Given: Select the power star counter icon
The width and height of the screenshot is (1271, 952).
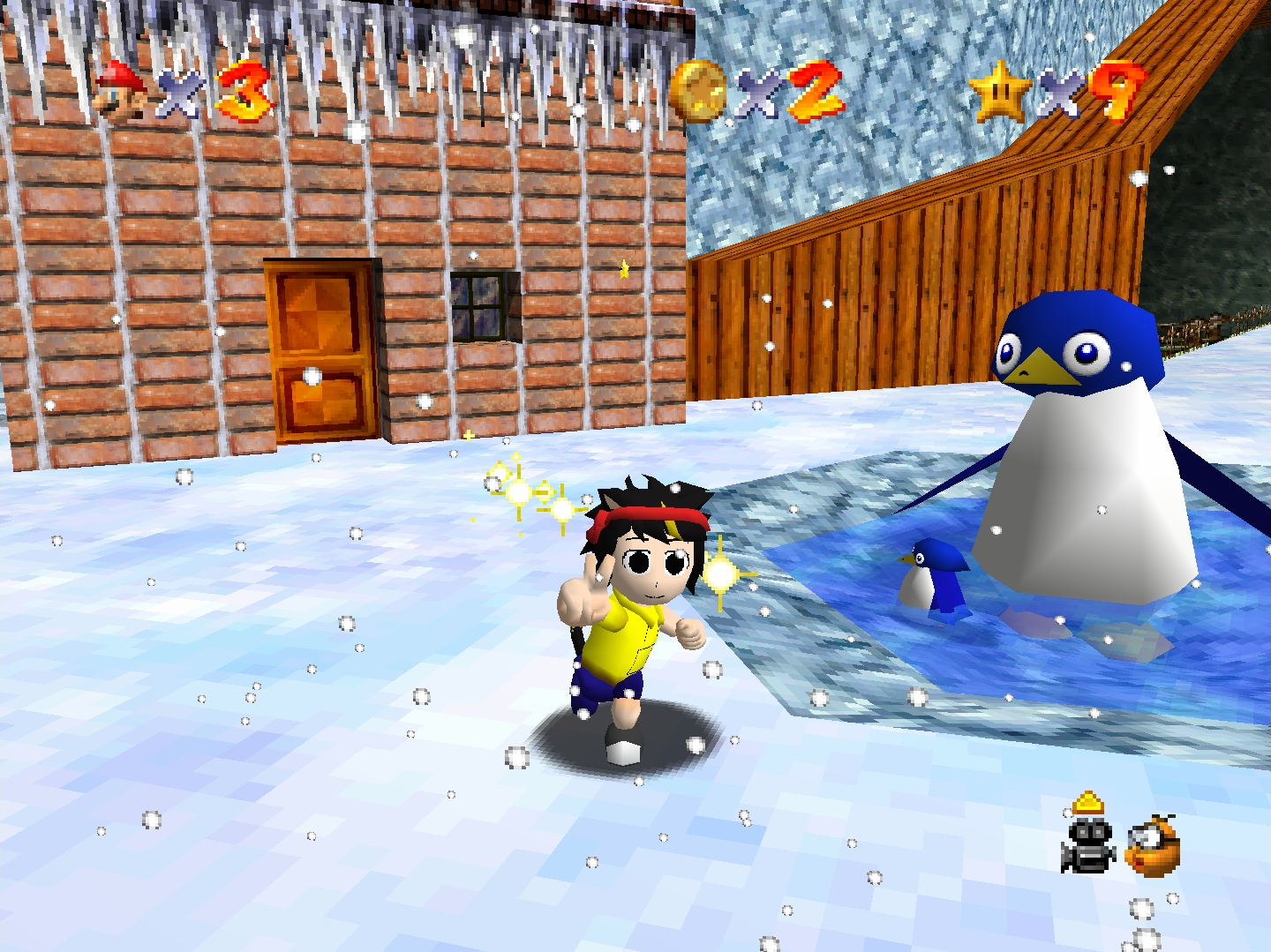Looking at the screenshot, I should pyautogui.click(x=999, y=91).
